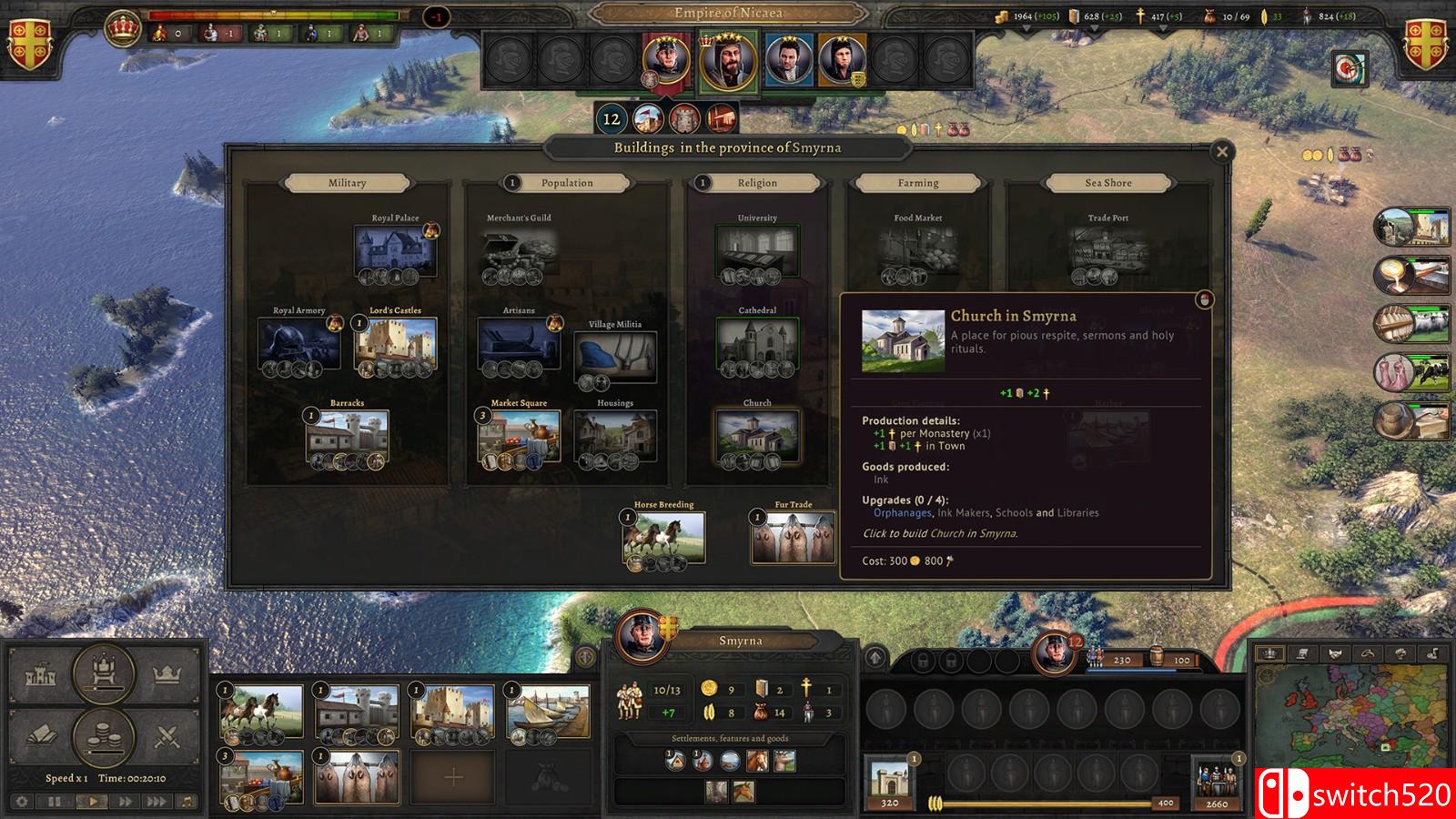Click the progress bar below the throne icon
The height and width of the screenshot is (819, 1456).
[x=103, y=688]
